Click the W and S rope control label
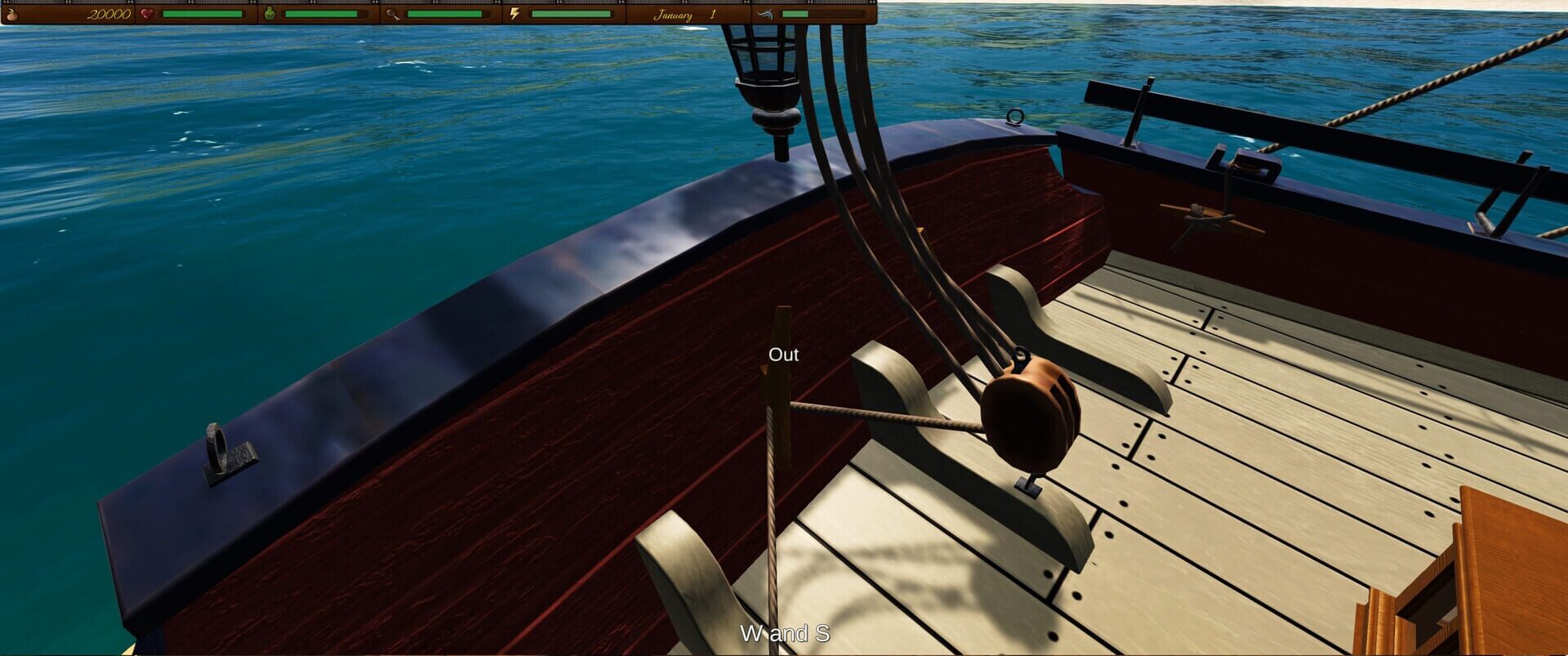 [784, 633]
